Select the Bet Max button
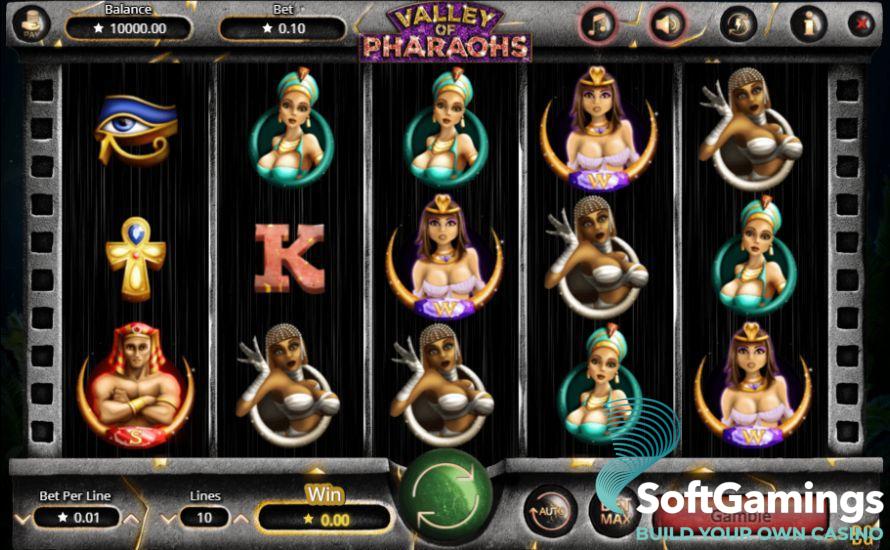 (612, 510)
